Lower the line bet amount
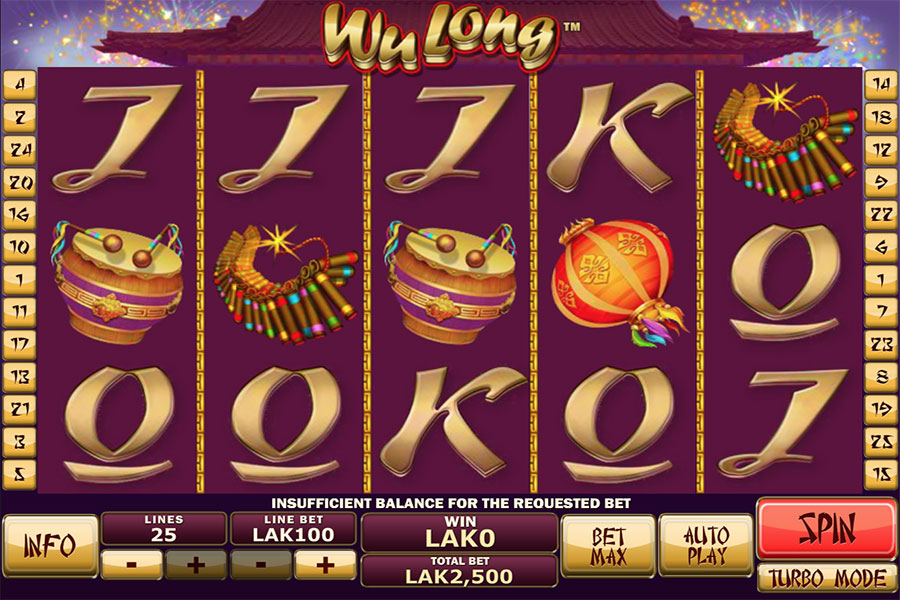The image size is (900, 600). pyautogui.click(x=261, y=565)
